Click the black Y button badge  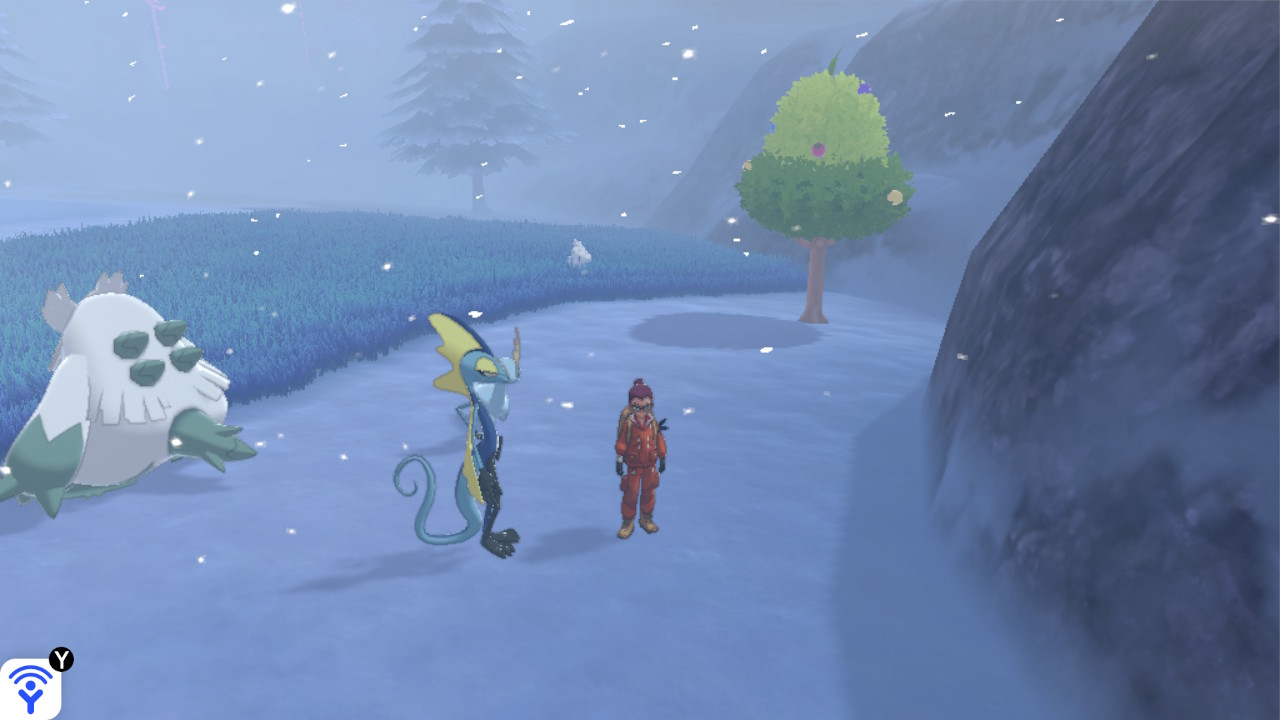[x=61, y=659]
